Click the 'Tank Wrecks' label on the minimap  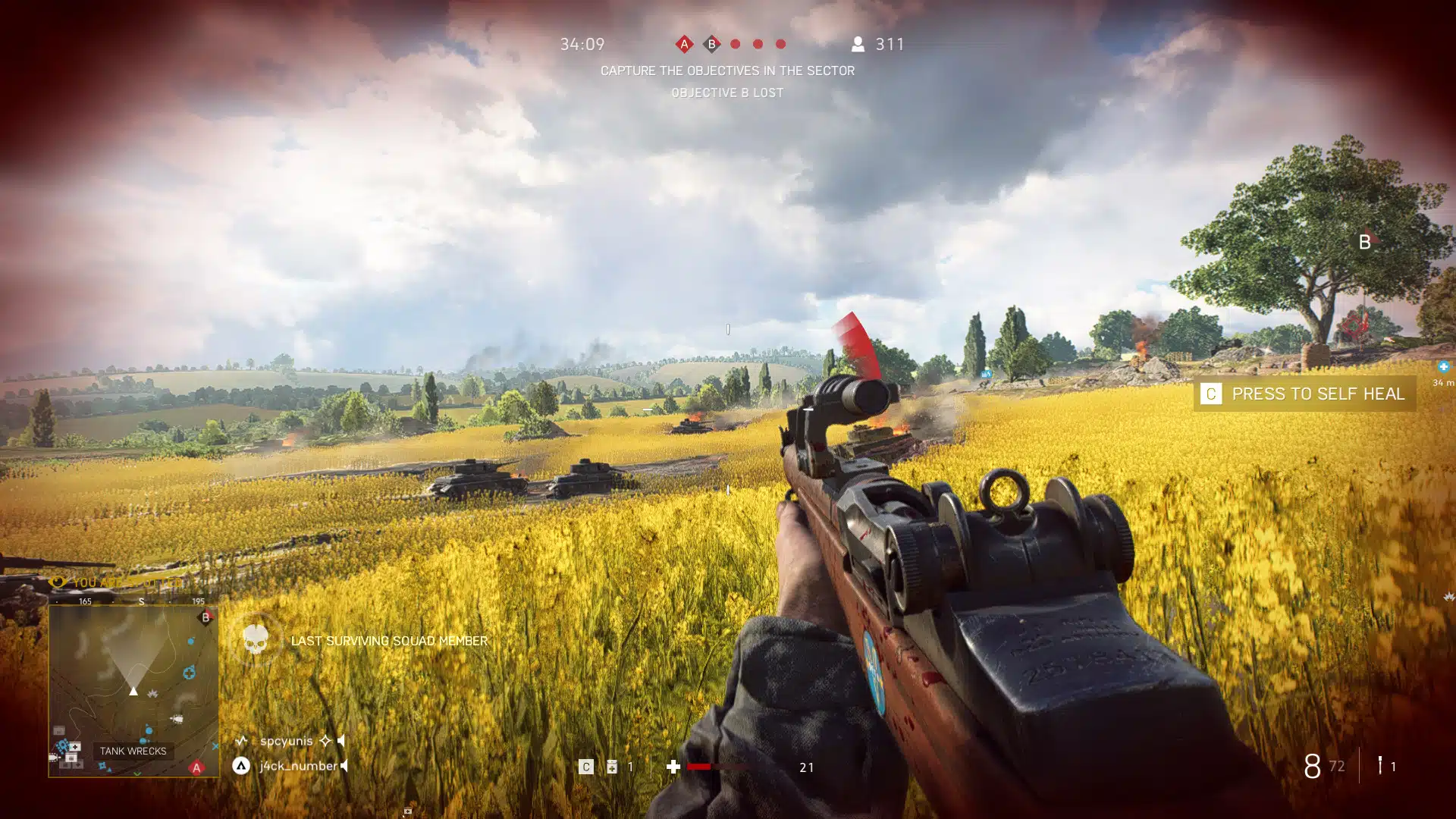[x=133, y=752]
